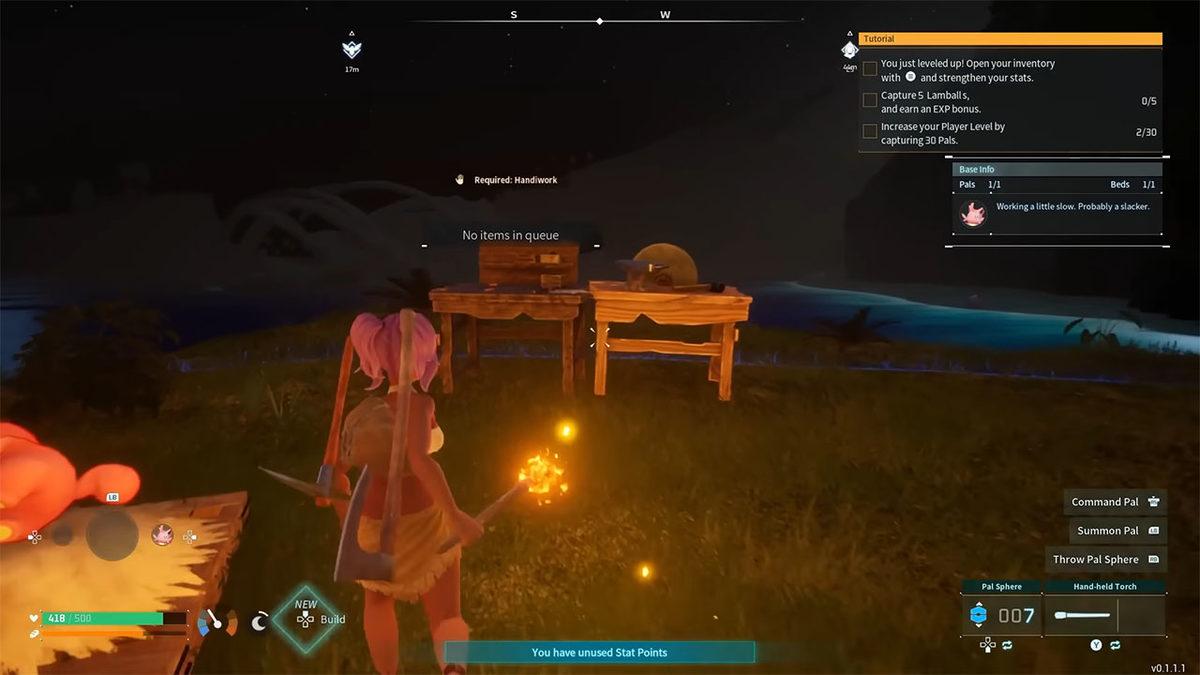Select the Pal Sphere slot
1200x675 pixels.
point(1000,615)
